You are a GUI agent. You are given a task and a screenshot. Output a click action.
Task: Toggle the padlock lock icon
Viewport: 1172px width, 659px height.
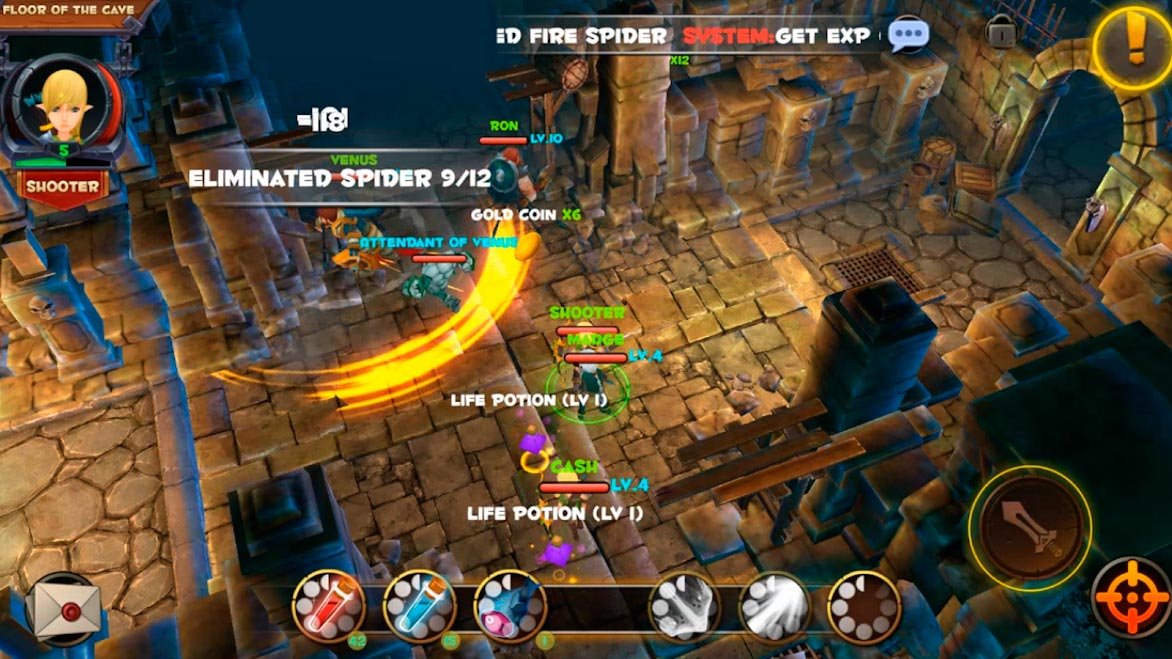pos(1001,32)
